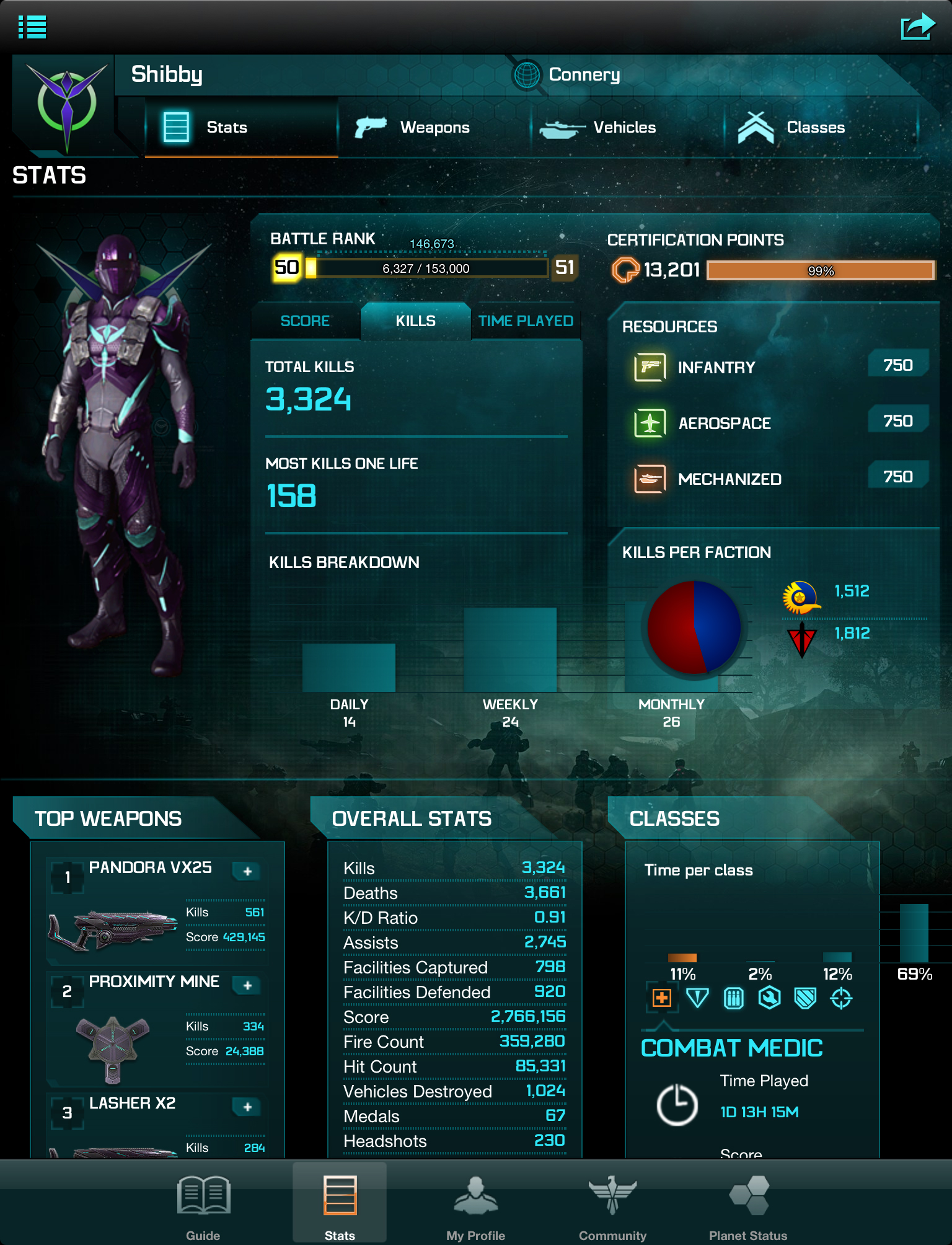The image size is (952, 1245).
Task: Go to the Classes section
Action: [x=791, y=127]
